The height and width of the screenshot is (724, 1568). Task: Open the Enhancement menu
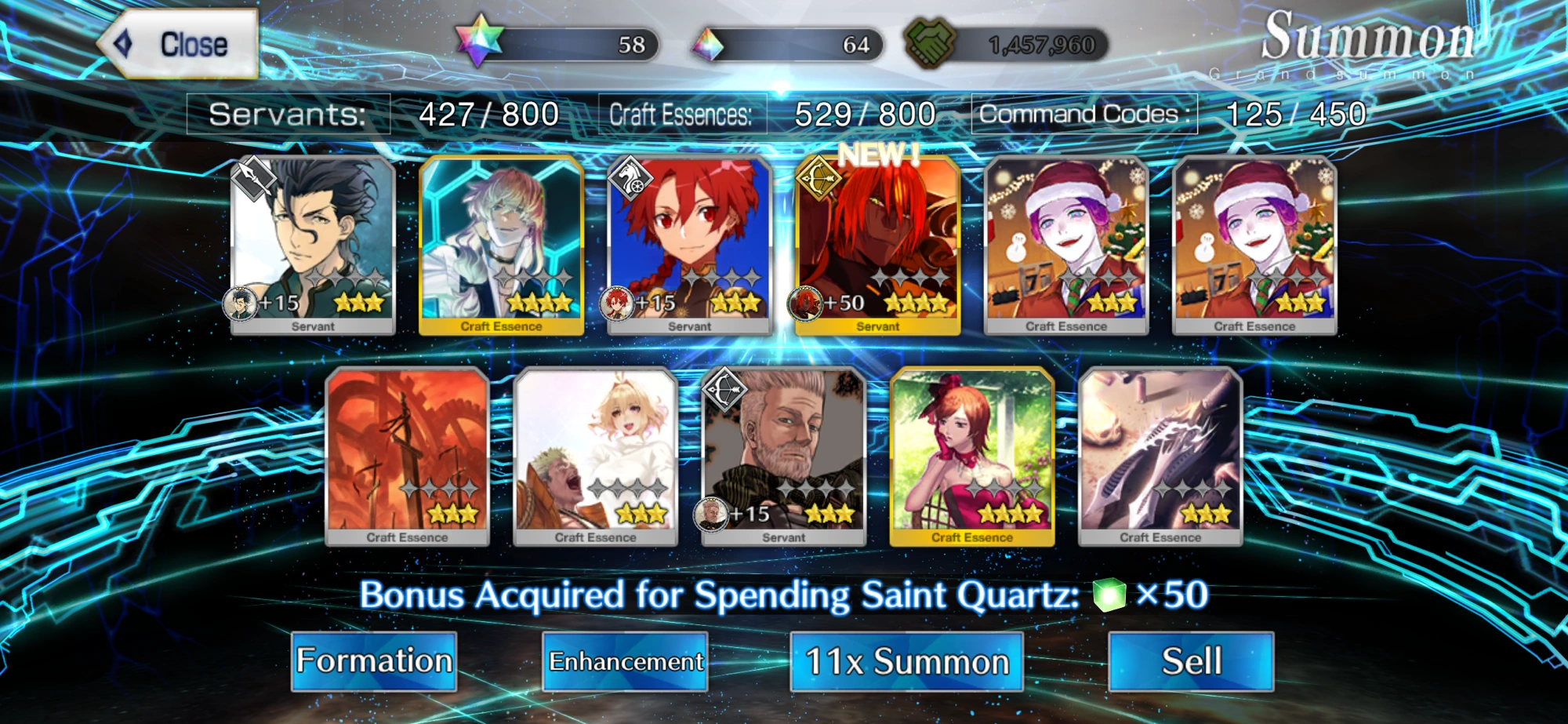pos(625,661)
